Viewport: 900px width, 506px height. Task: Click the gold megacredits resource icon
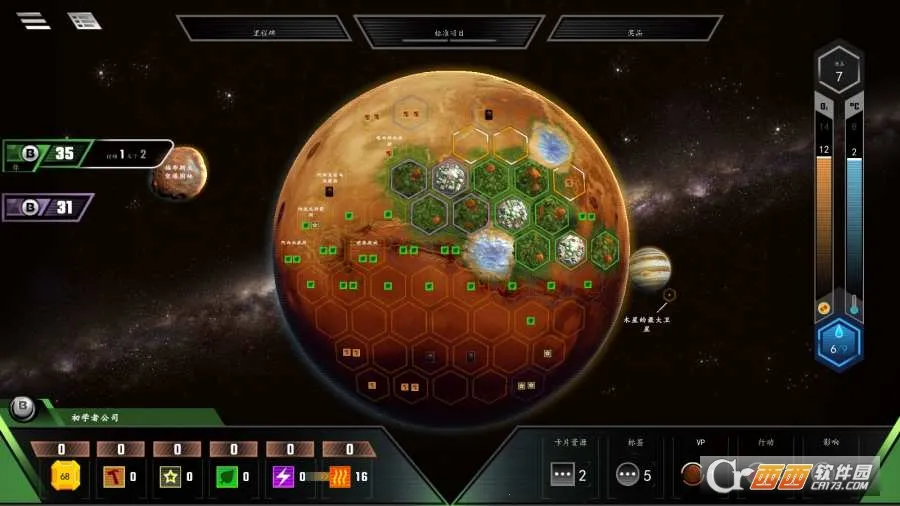click(66, 476)
